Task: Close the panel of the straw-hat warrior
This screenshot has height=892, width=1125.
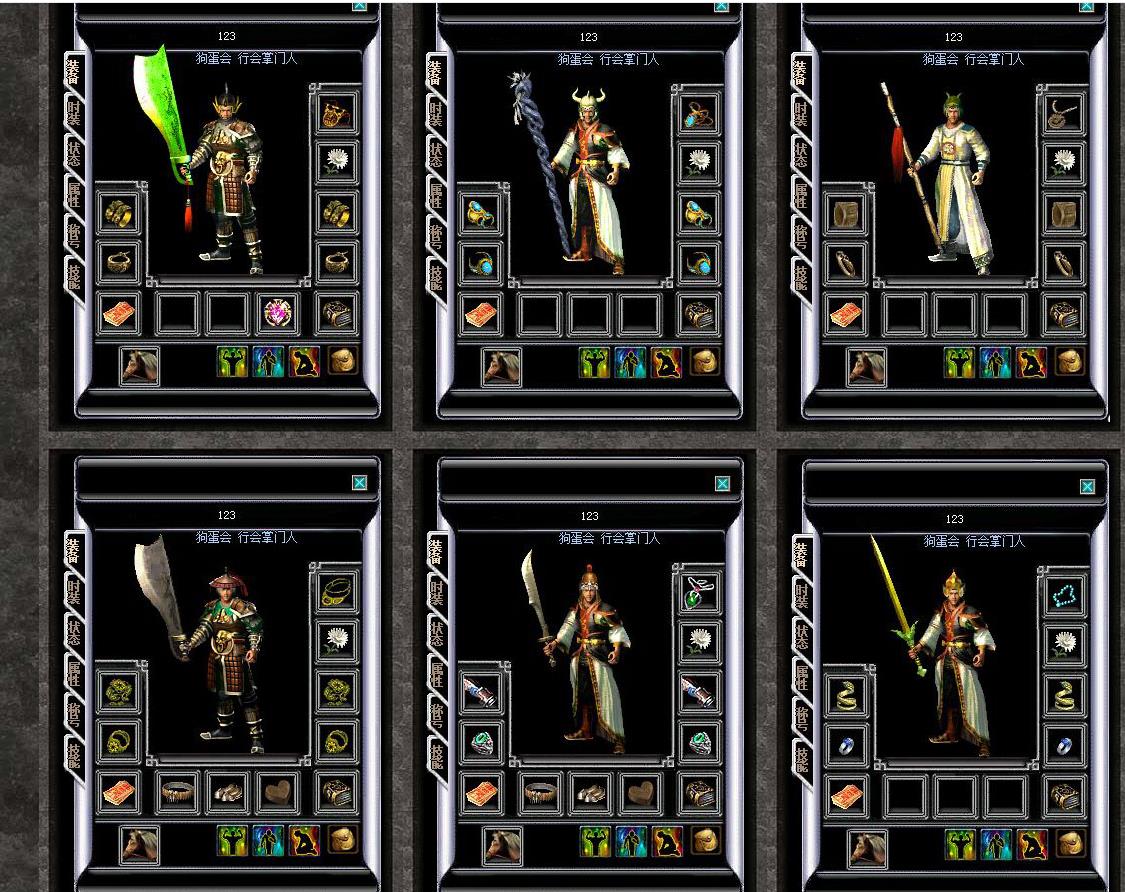Action: [359, 483]
